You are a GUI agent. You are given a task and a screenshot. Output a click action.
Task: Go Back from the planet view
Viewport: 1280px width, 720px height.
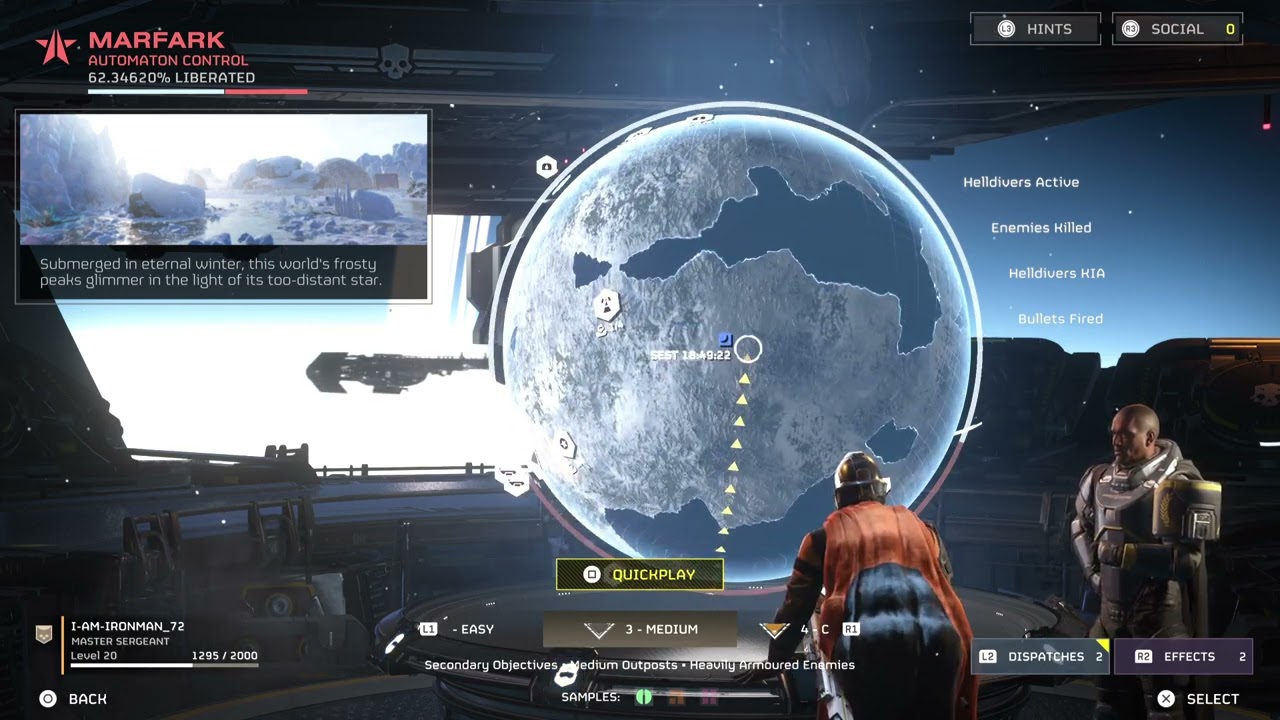coord(74,699)
